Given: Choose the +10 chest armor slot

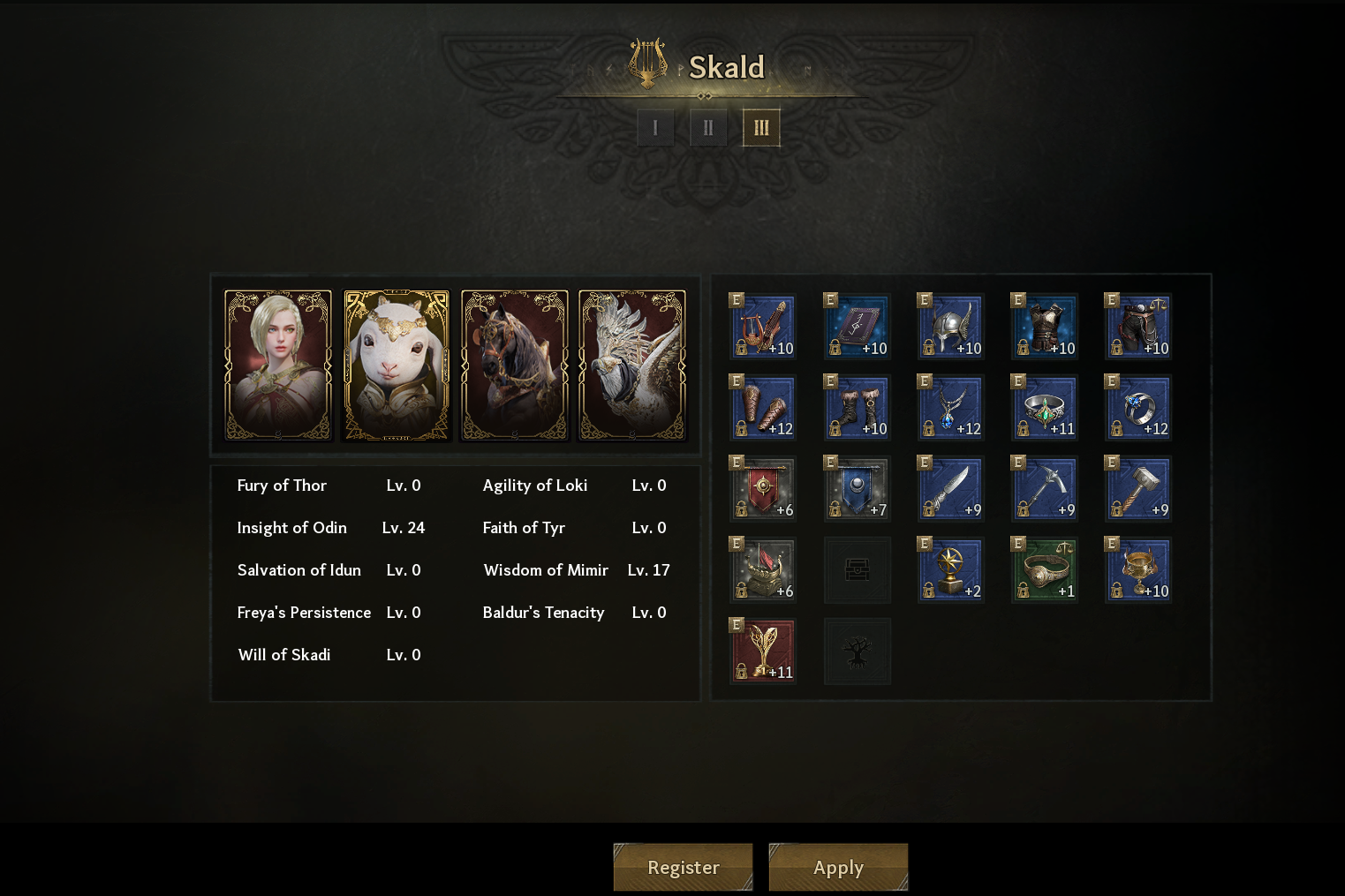Looking at the screenshot, I should [x=1044, y=327].
